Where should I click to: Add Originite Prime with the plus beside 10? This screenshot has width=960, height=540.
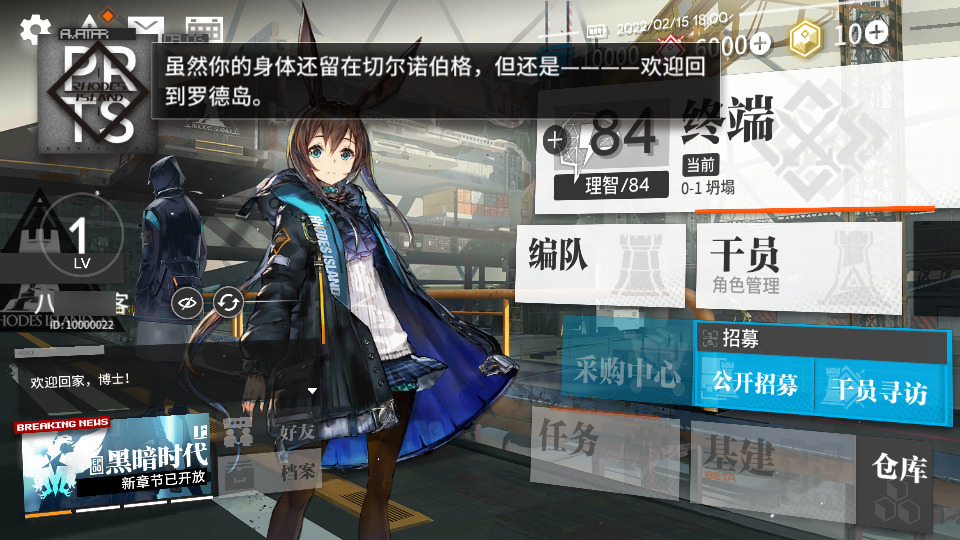pyautogui.click(x=876, y=32)
